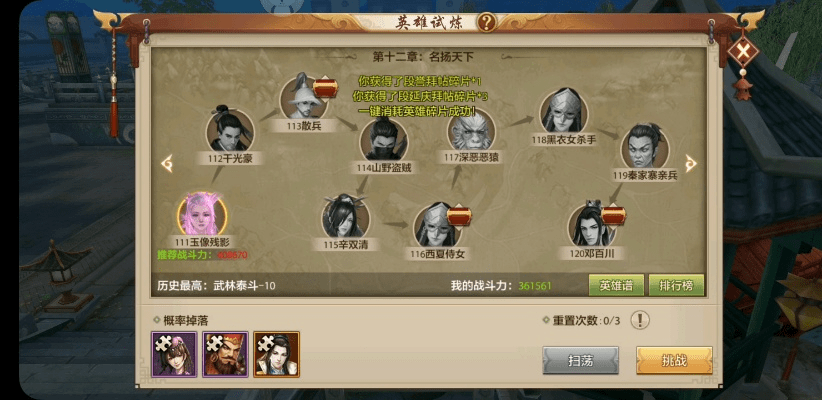
Task: Choose stage 115 辛双清
Action: coord(345,217)
